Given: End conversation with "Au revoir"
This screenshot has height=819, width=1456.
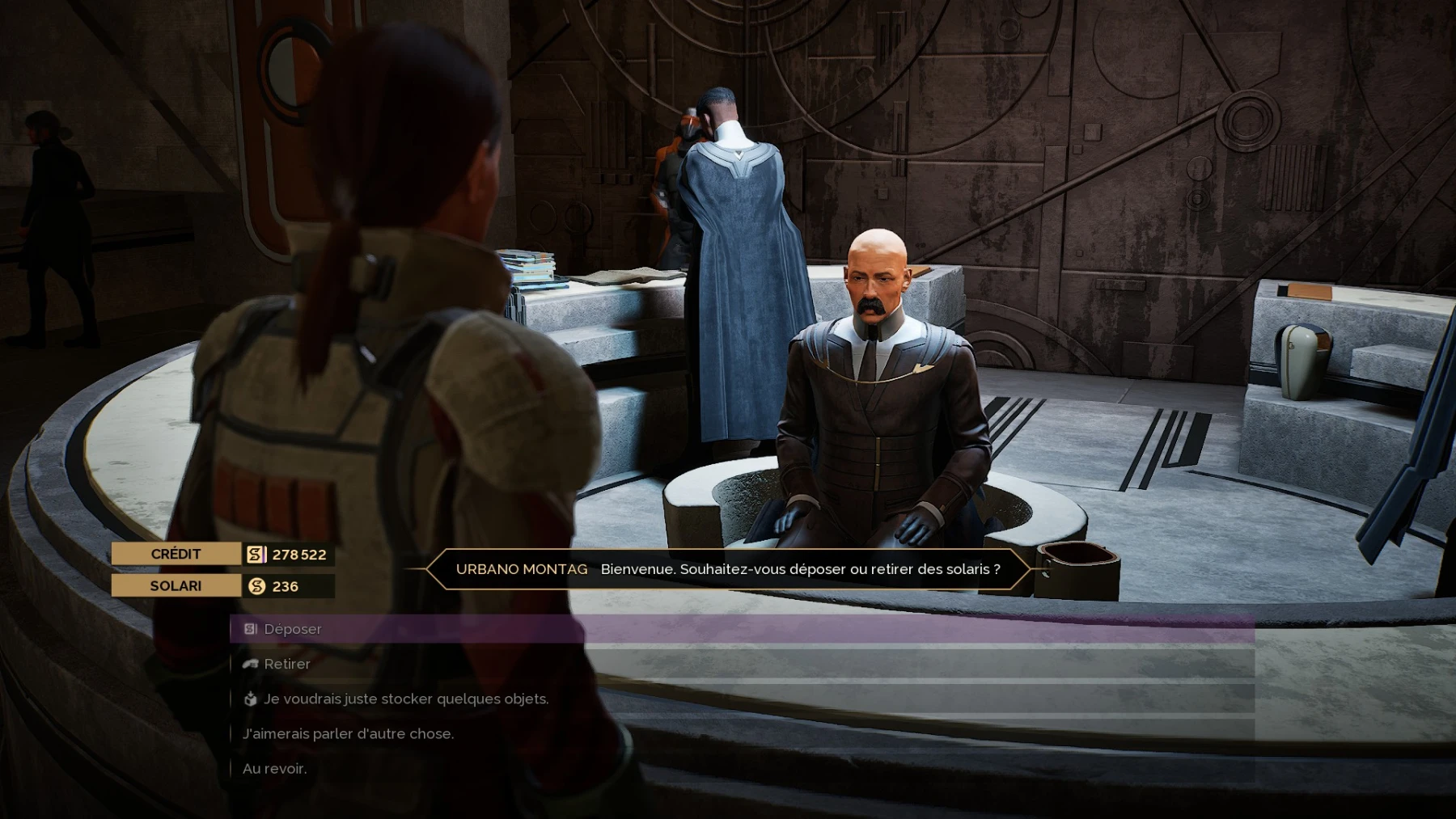Looking at the screenshot, I should coord(275,768).
